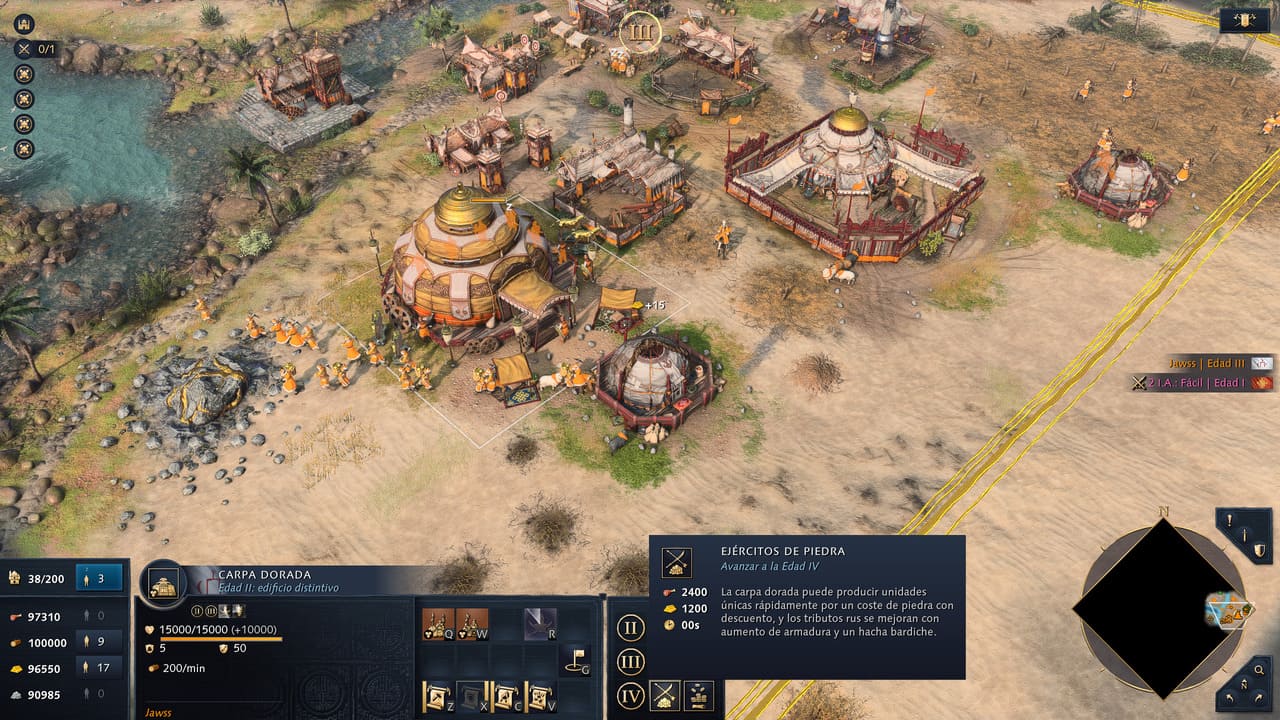Select the 9 villagers gathering wood
Image resolution: width=1280 pixels, height=720 pixels.
tap(99, 642)
